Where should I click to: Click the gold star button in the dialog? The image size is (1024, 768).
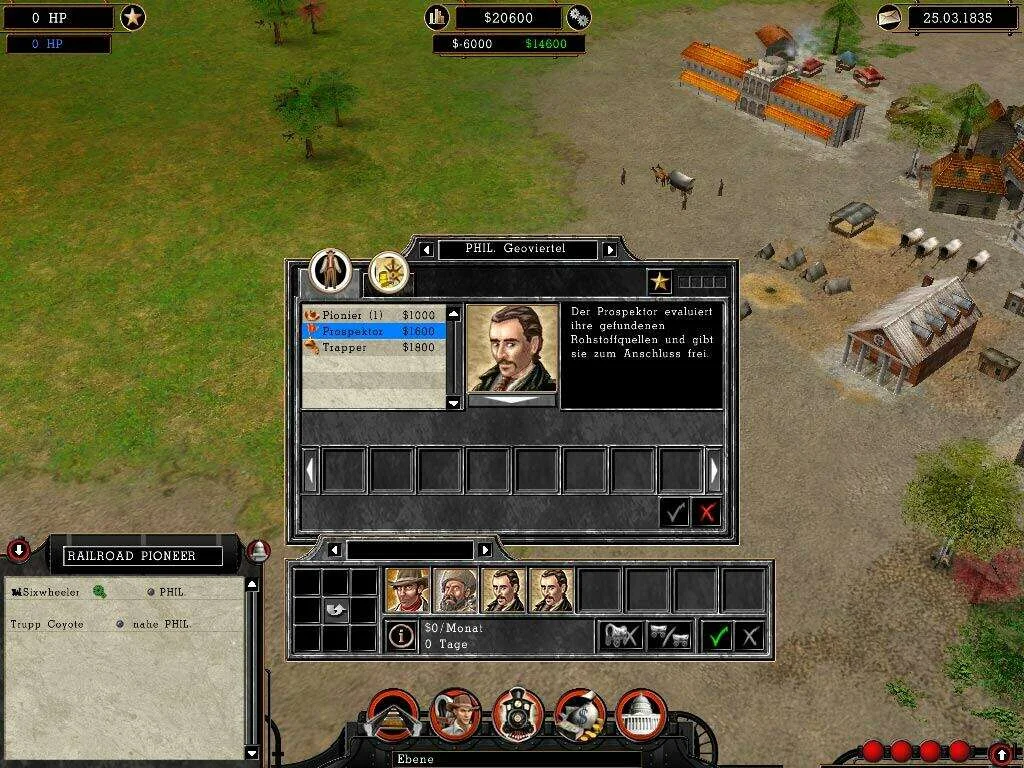pyautogui.click(x=659, y=282)
